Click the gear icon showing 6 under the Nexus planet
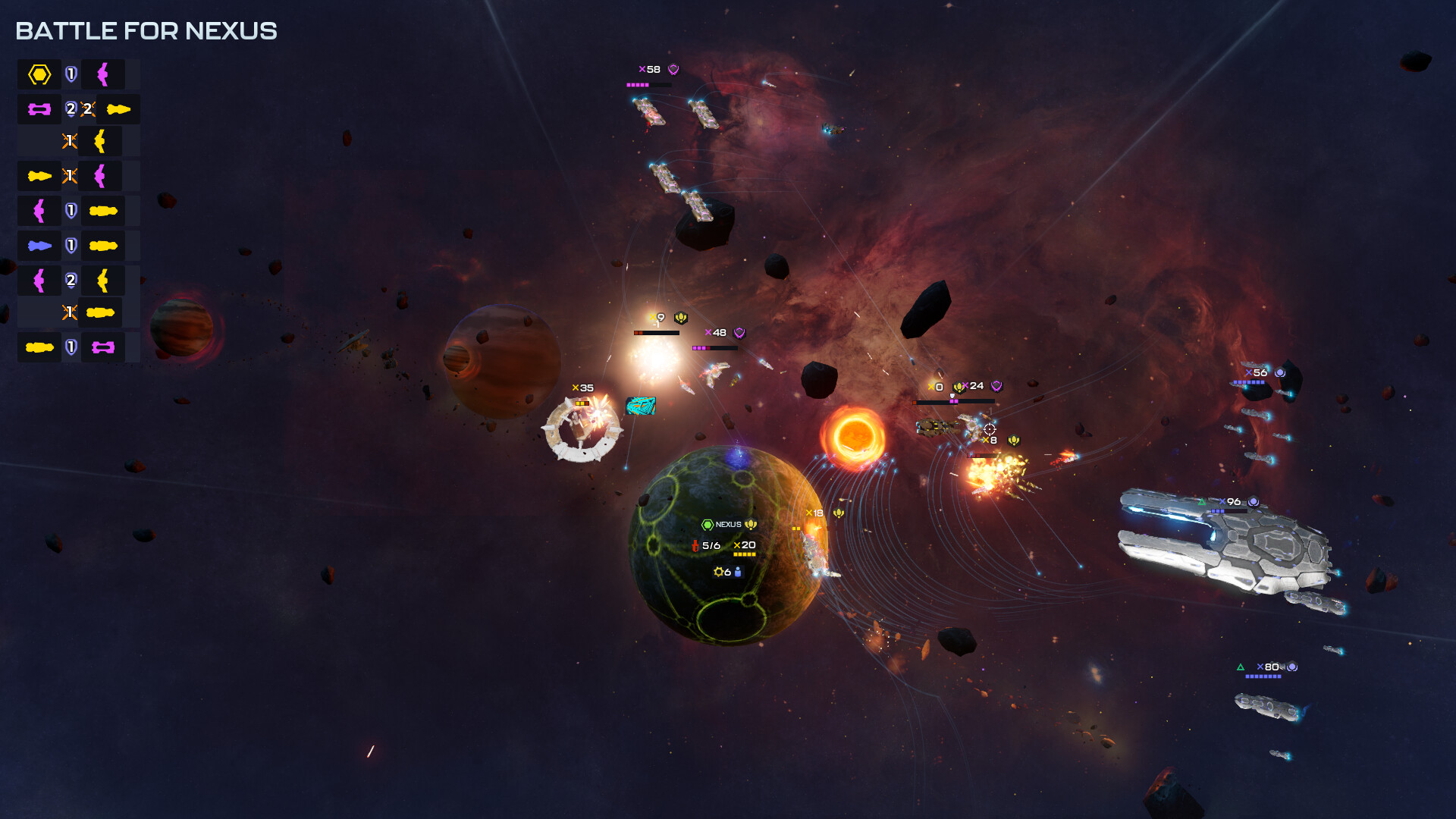Screen dimensions: 1456x819 coord(719,572)
